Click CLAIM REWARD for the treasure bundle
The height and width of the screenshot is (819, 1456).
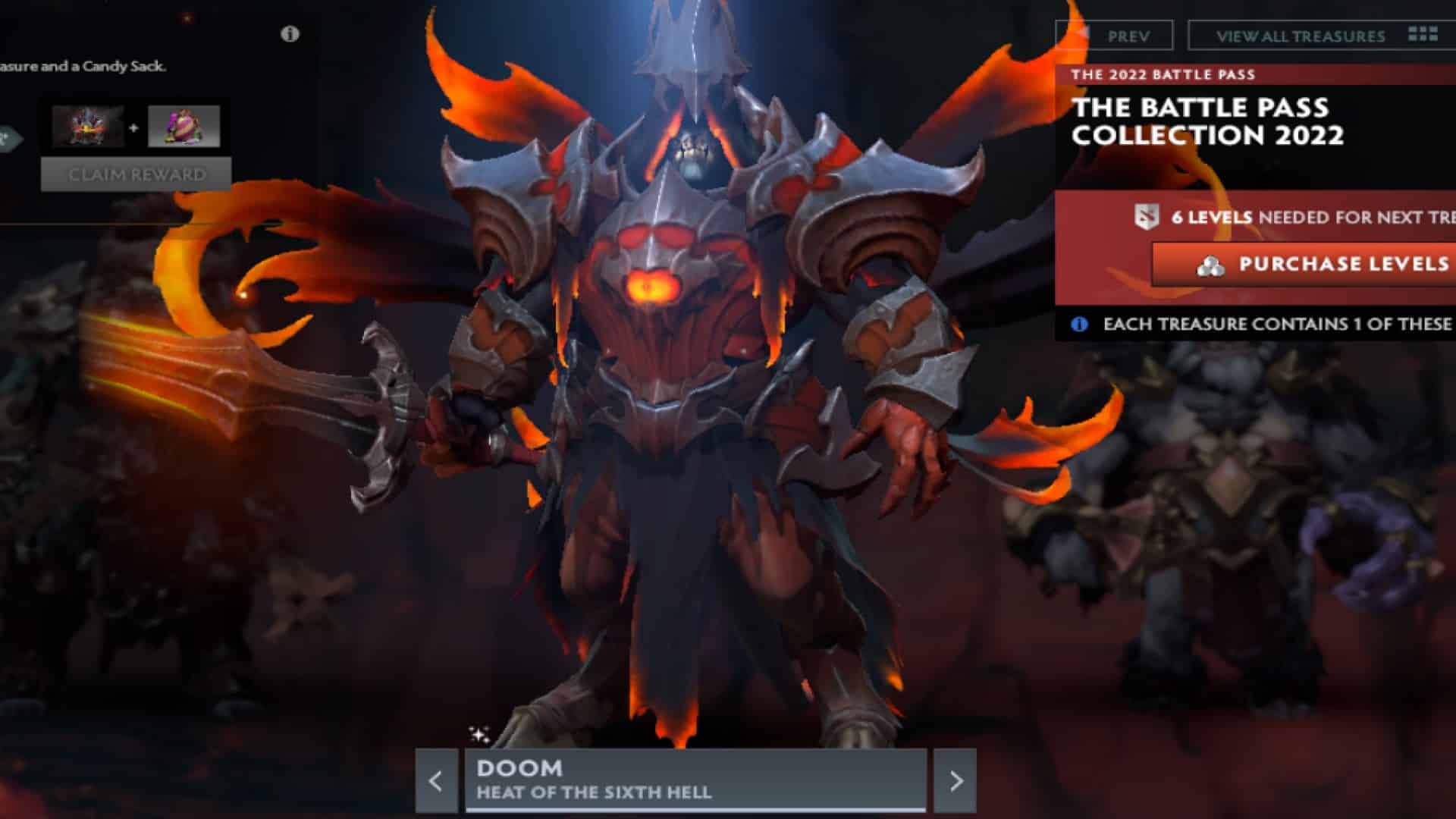pyautogui.click(x=136, y=174)
